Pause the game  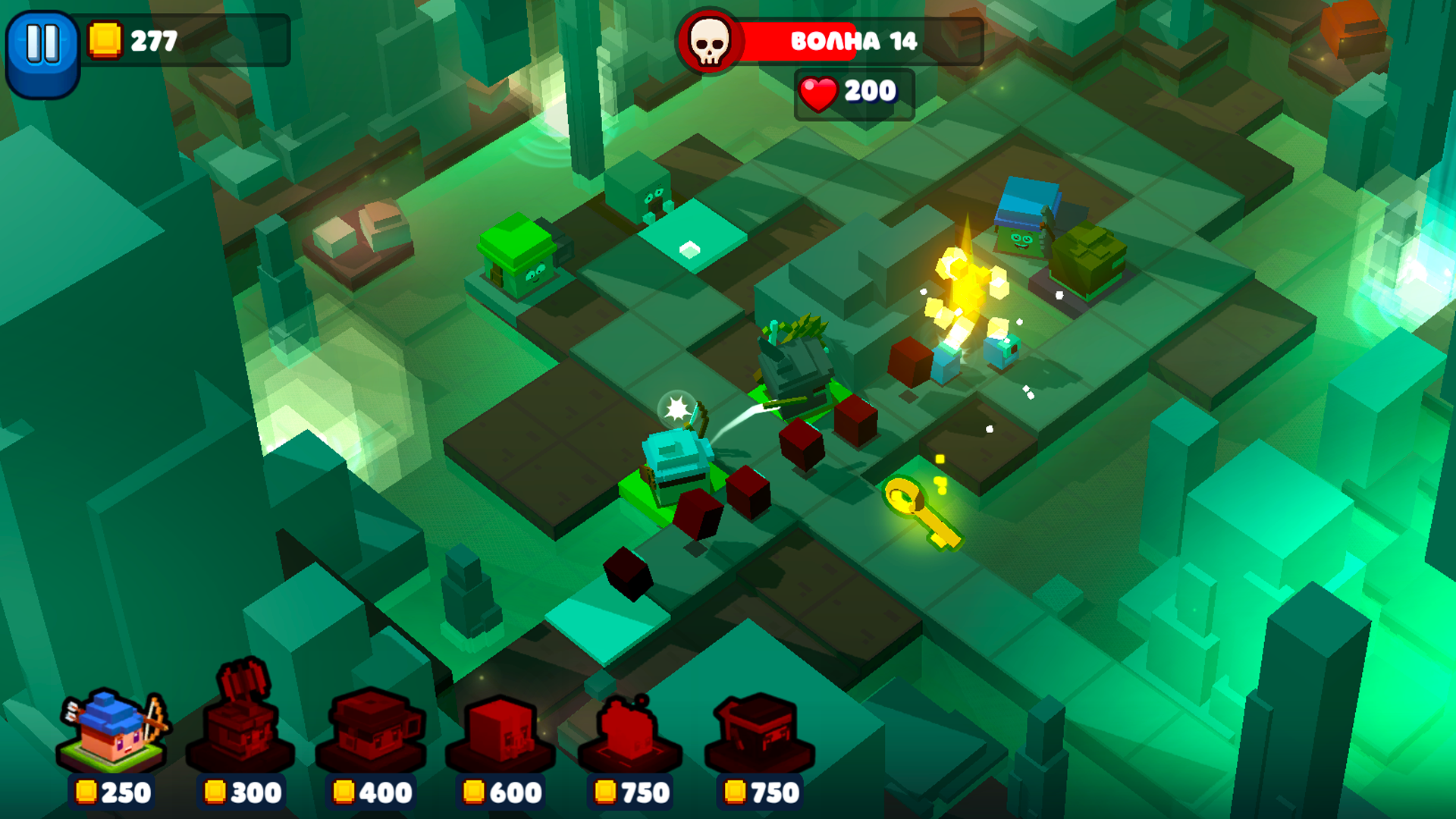(42, 43)
